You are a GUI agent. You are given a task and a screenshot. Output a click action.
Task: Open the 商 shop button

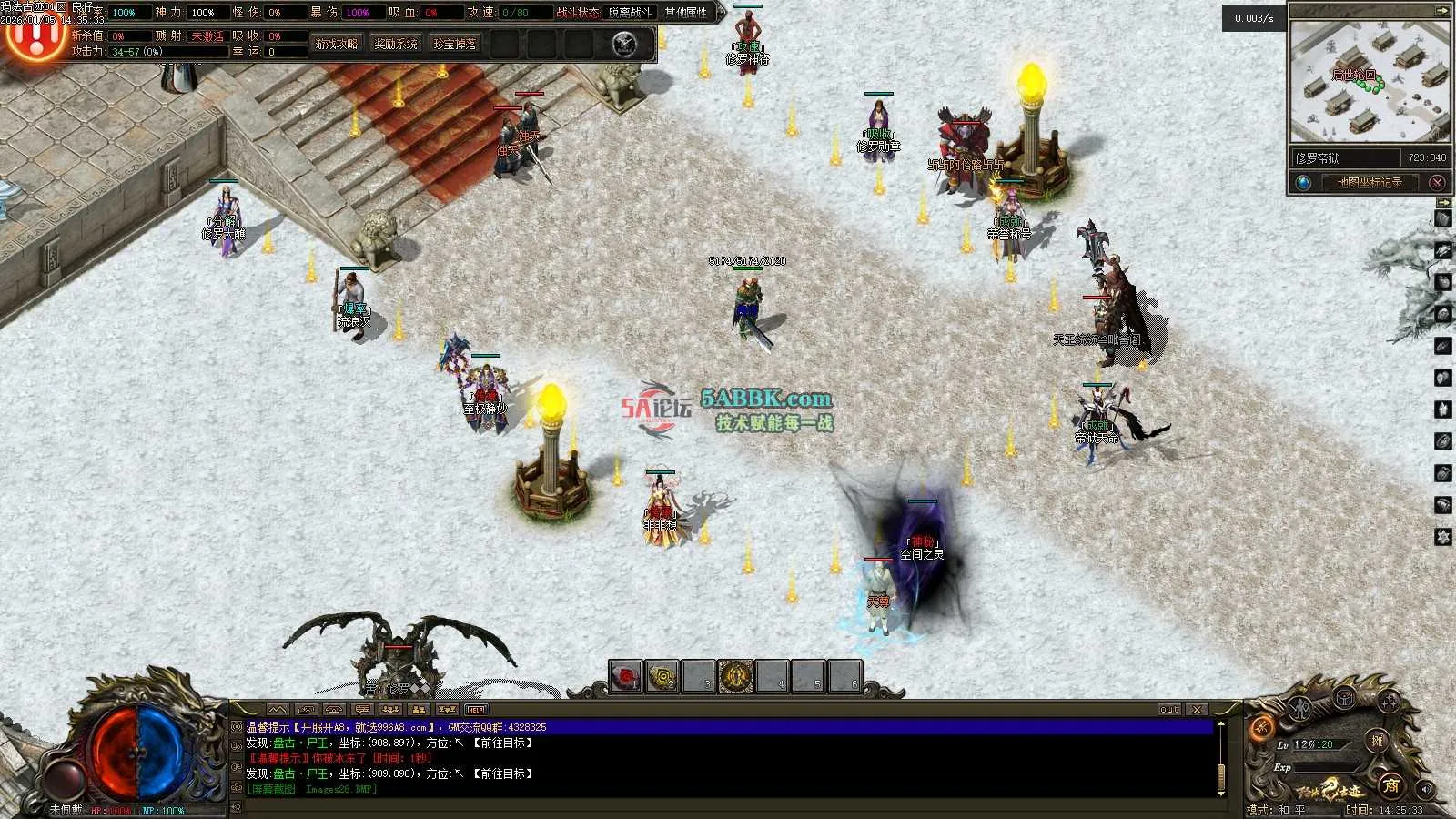[x=1390, y=784]
